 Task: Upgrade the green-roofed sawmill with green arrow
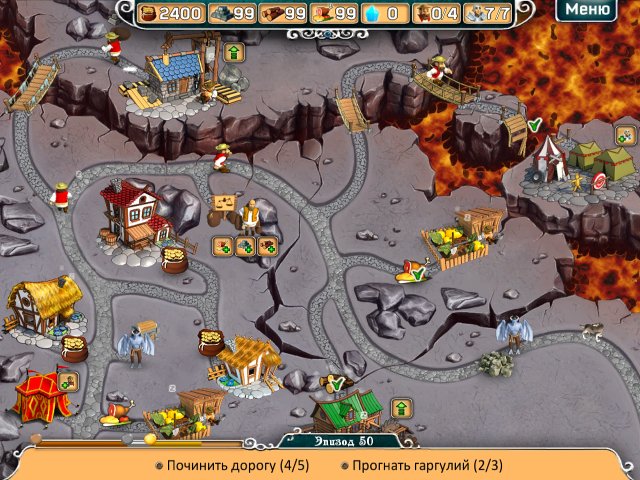[401, 407]
